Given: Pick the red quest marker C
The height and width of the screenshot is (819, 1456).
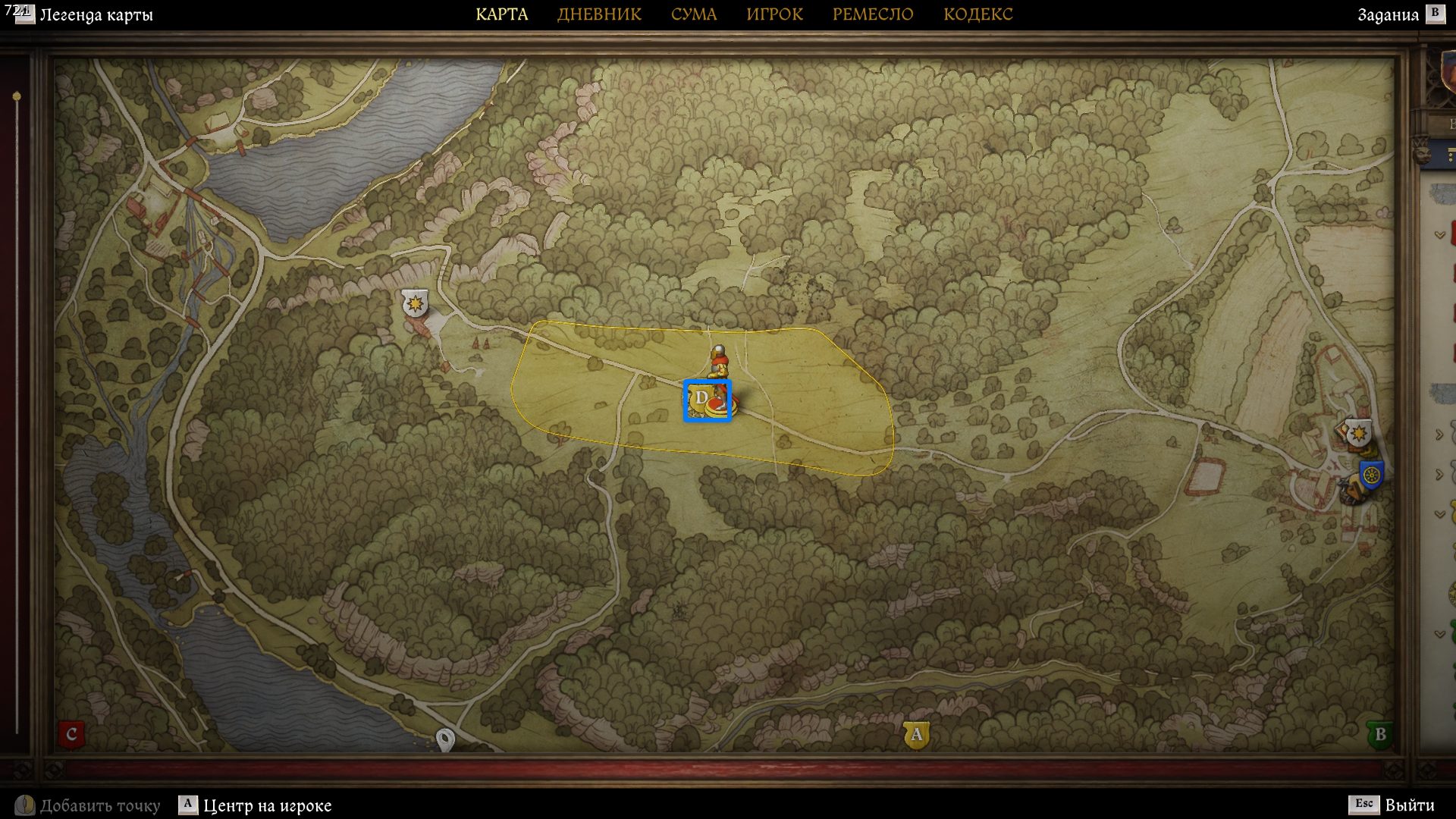Looking at the screenshot, I should (x=71, y=734).
